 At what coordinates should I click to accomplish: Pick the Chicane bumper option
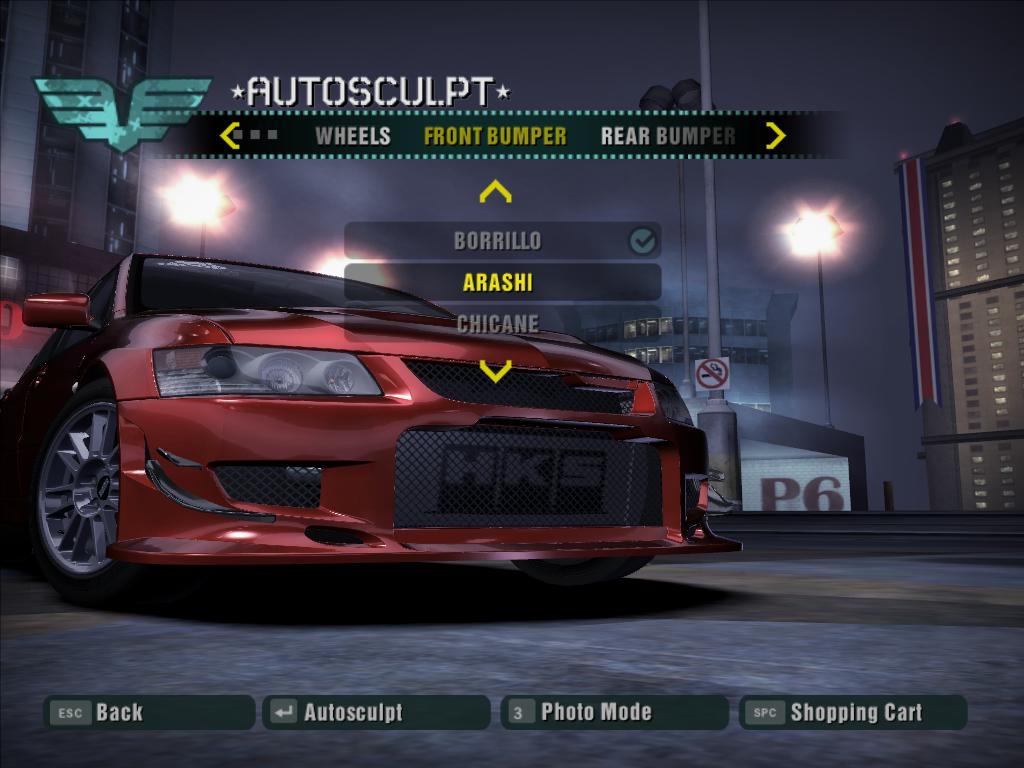498,323
